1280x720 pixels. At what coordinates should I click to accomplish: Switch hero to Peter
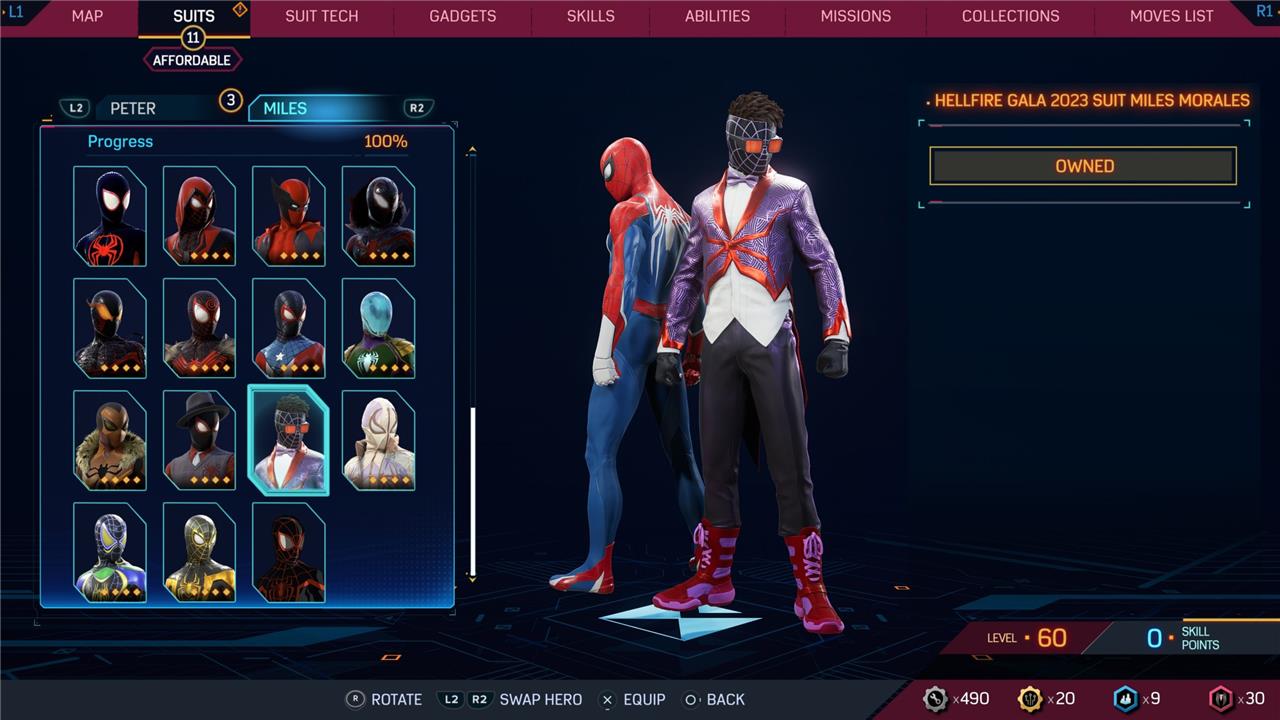tap(133, 108)
